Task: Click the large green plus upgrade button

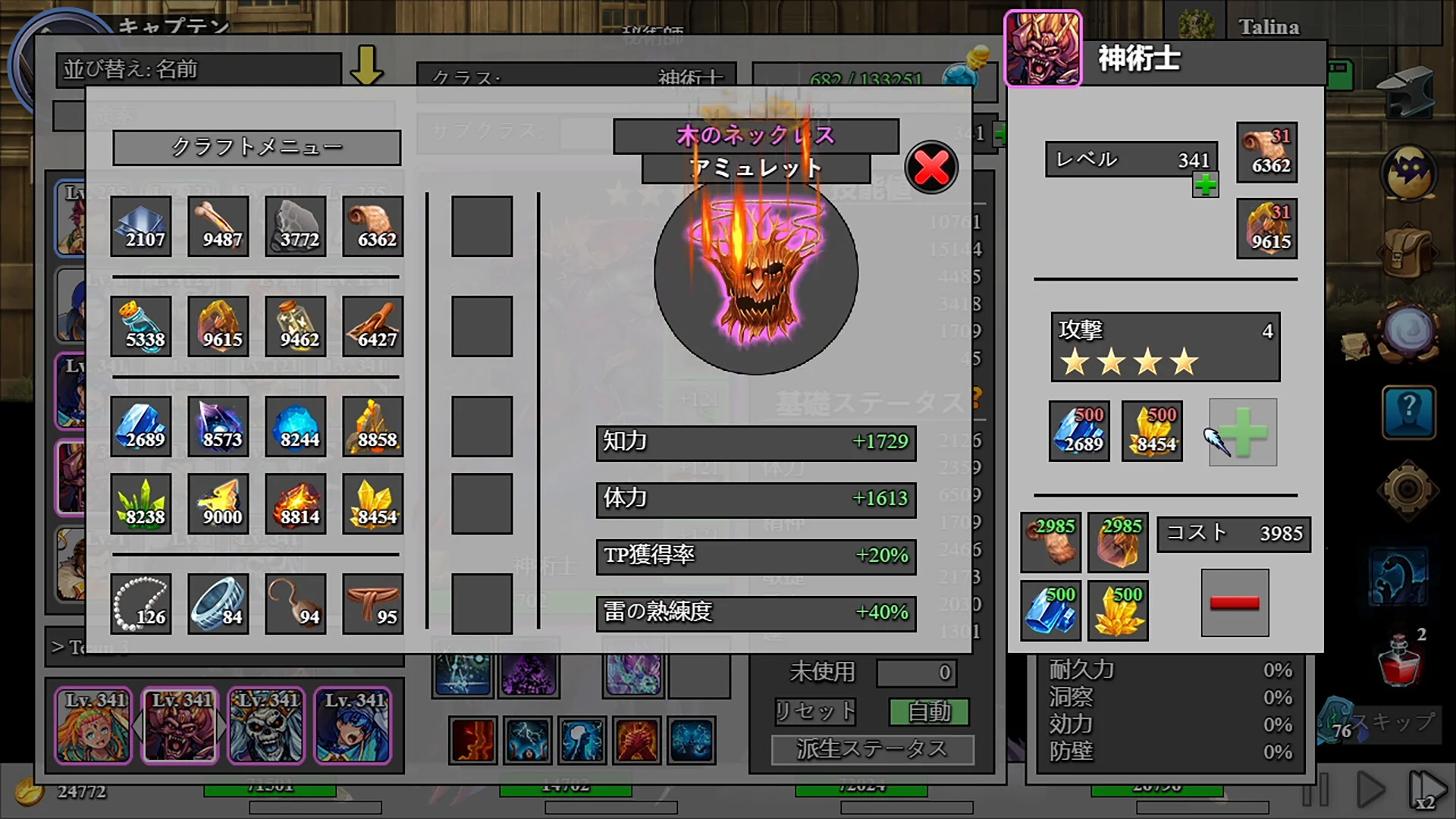Action: coord(1242,432)
